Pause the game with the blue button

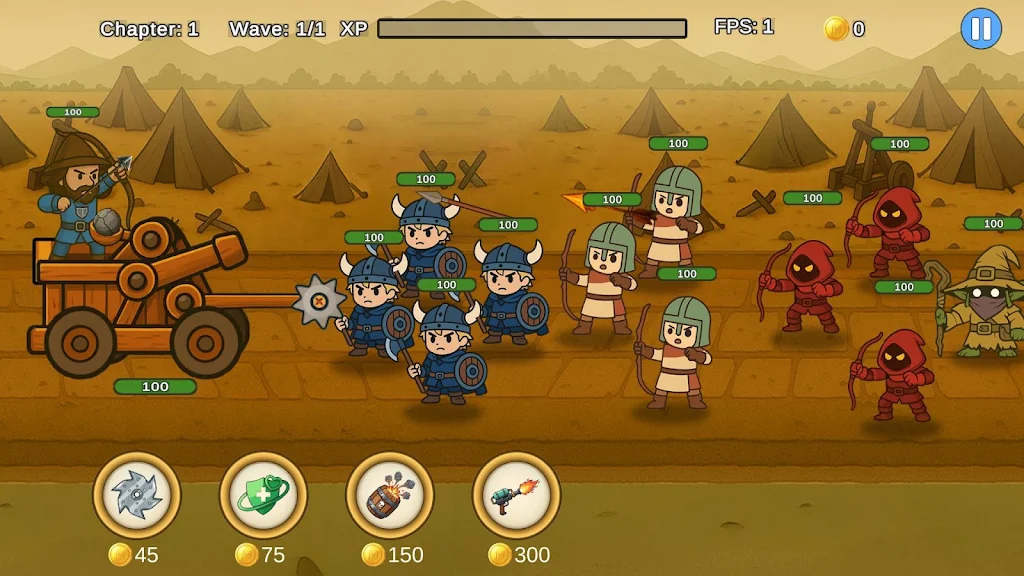[x=980, y=29]
